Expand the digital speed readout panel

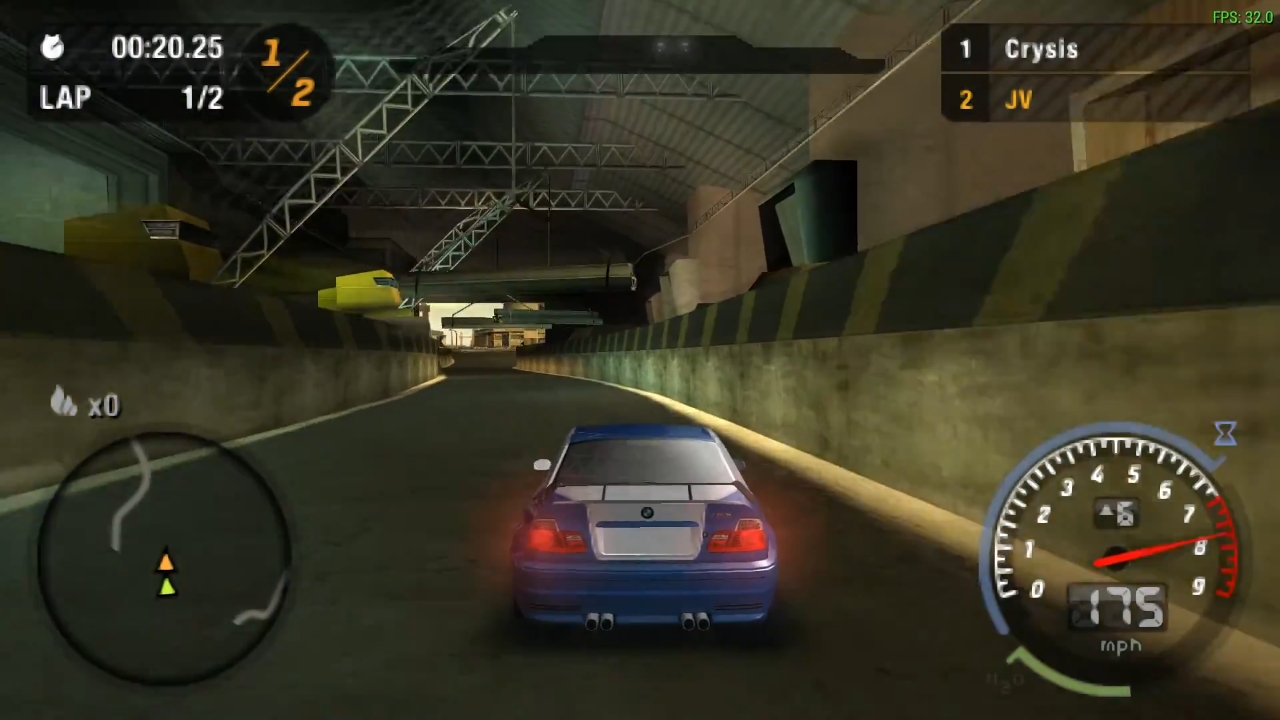pyautogui.click(x=1118, y=608)
